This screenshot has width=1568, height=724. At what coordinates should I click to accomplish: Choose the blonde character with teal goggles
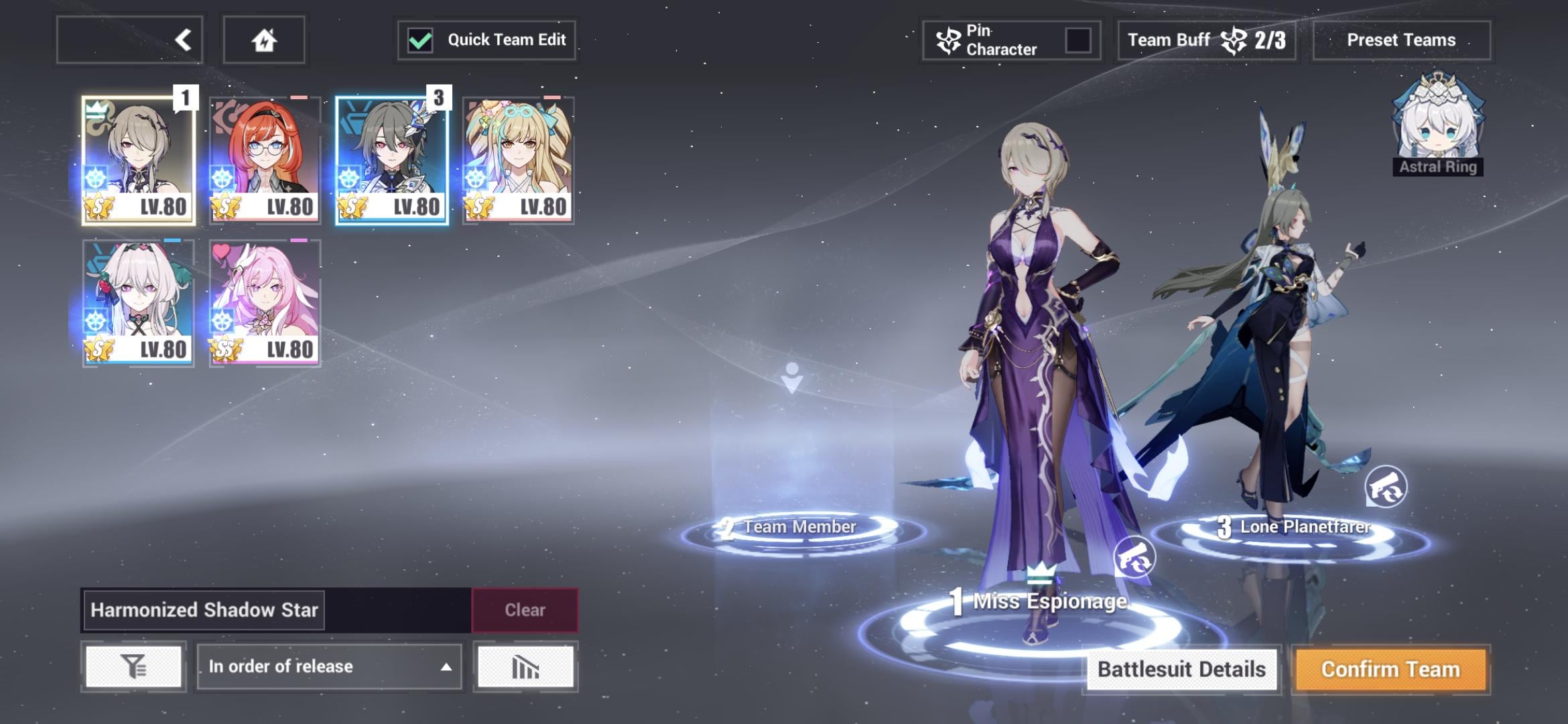coord(518,160)
